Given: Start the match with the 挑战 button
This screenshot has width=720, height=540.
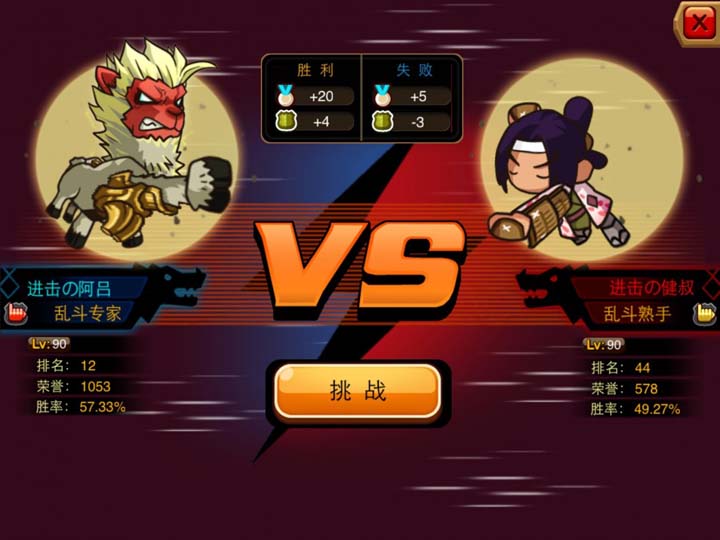Looking at the screenshot, I should (x=357, y=391).
